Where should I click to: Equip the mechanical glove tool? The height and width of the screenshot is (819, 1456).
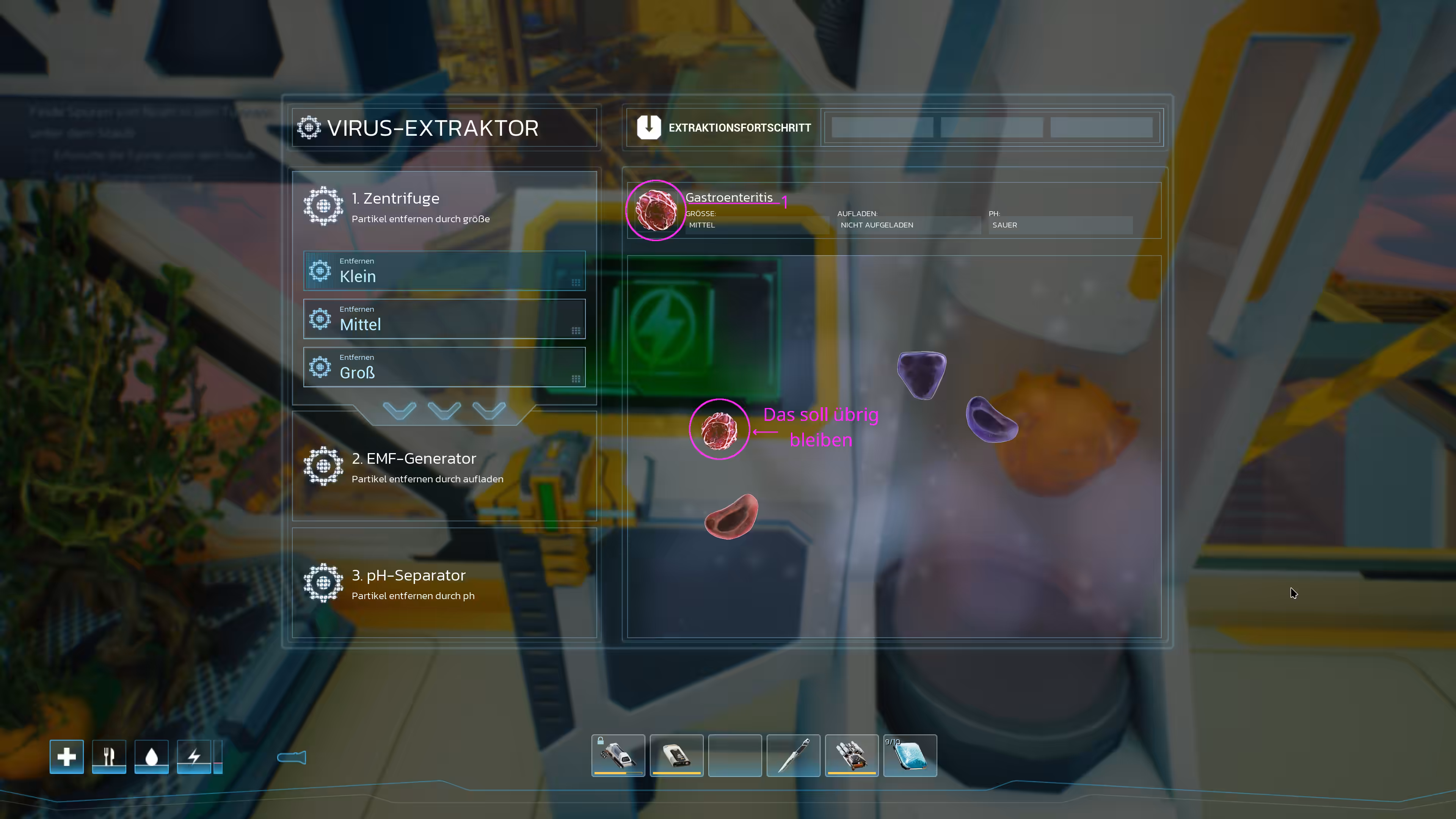(x=851, y=755)
